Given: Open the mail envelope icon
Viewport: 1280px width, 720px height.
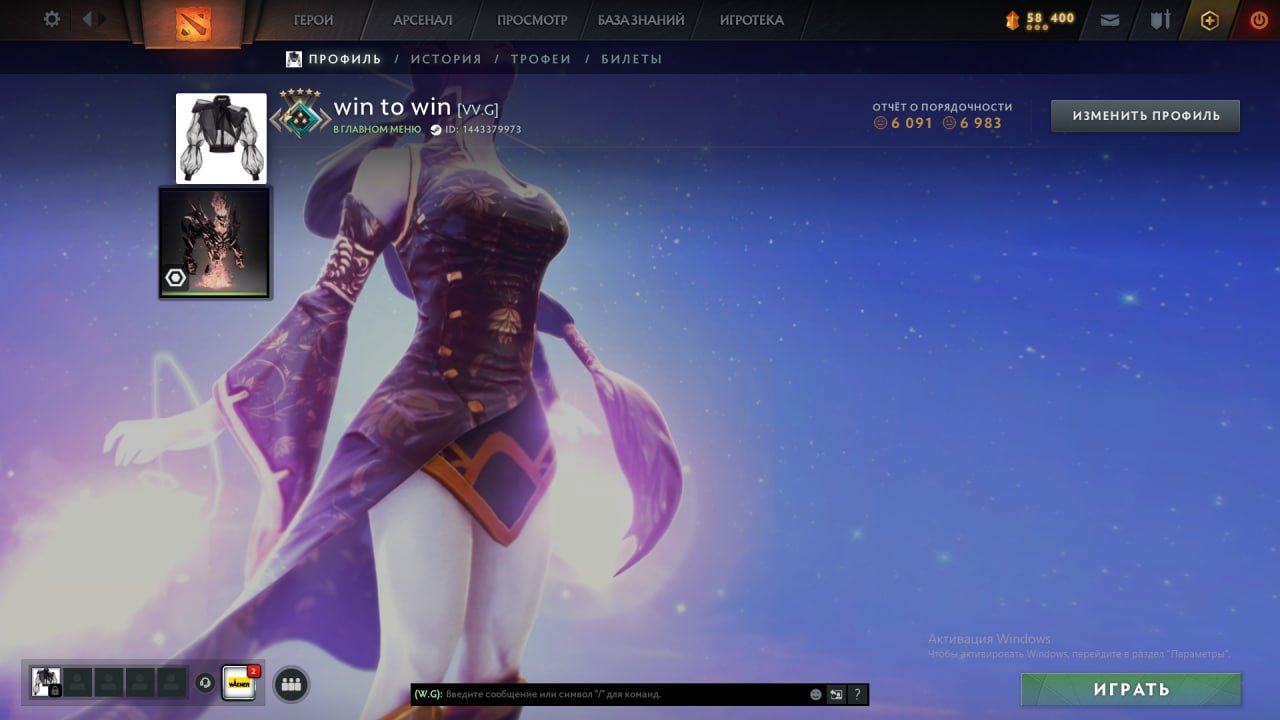Looking at the screenshot, I should point(1110,20).
